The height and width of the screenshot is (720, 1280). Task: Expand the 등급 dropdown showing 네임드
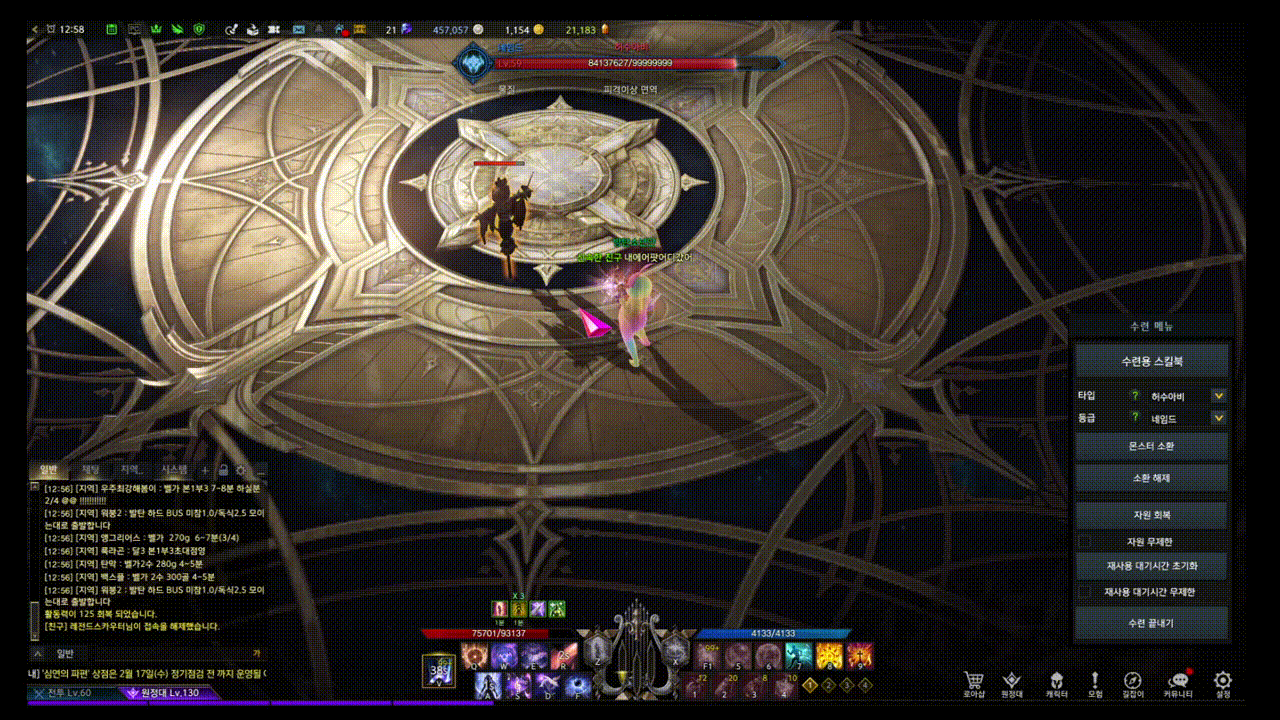pyautogui.click(x=1218, y=419)
